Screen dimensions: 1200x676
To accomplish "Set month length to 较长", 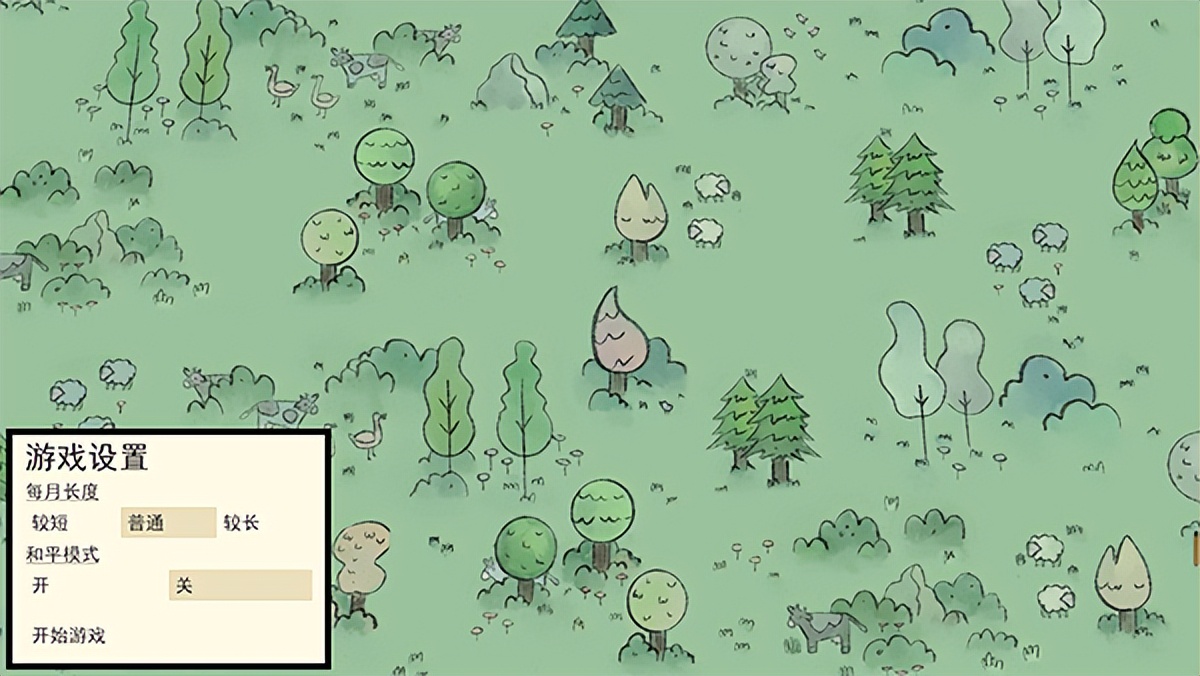I will click(241, 523).
